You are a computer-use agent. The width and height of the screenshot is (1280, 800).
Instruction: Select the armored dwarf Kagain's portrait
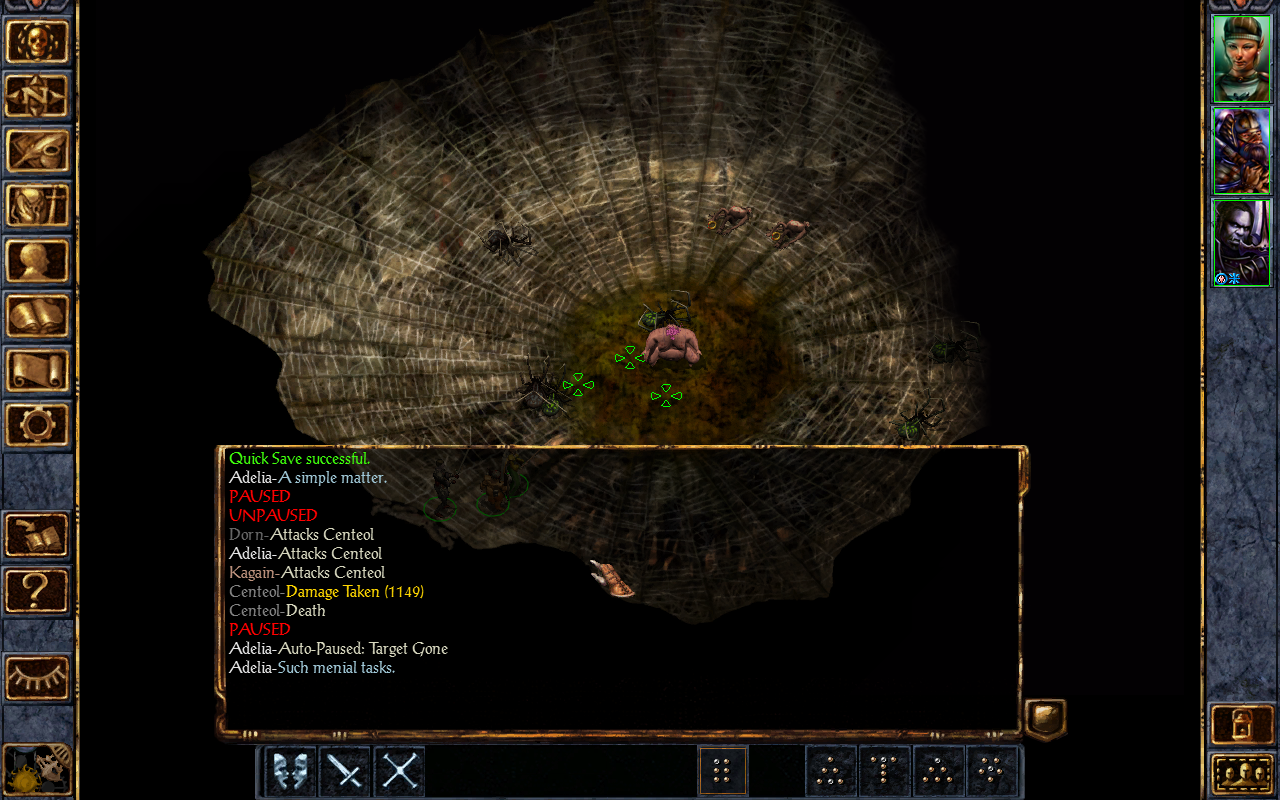pyautogui.click(x=1241, y=150)
